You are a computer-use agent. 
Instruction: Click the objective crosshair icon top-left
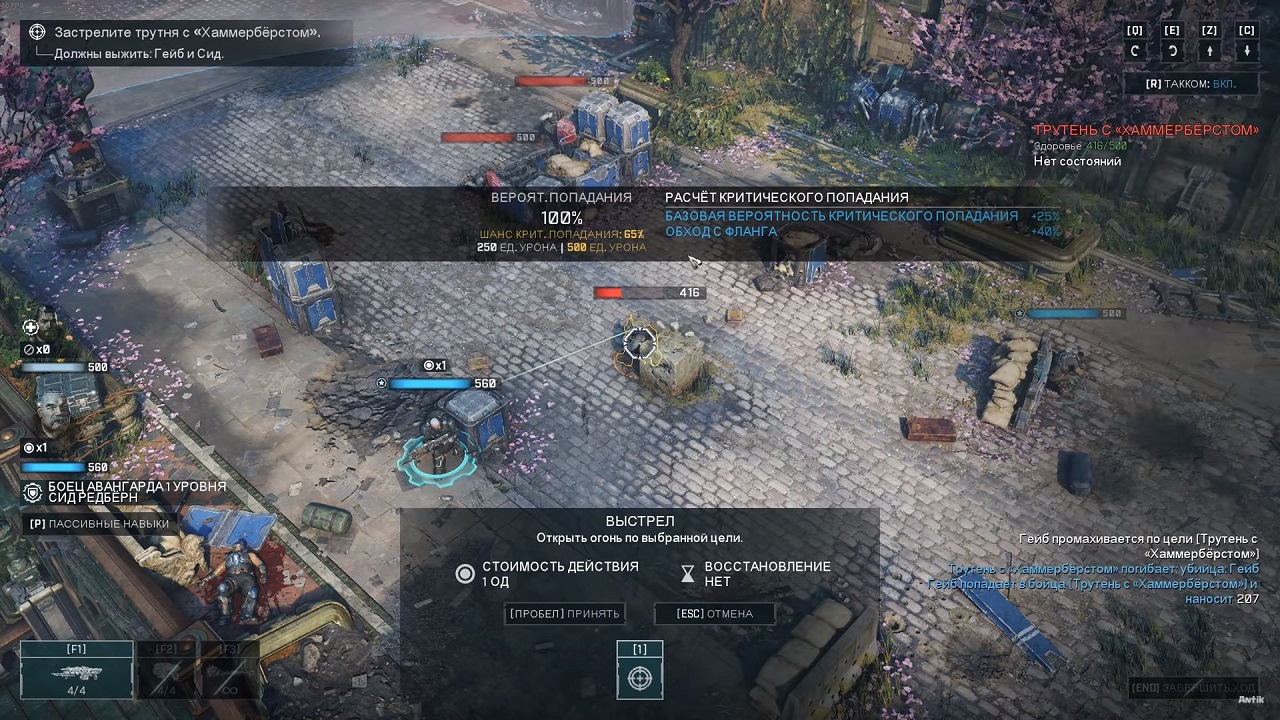[37, 31]
